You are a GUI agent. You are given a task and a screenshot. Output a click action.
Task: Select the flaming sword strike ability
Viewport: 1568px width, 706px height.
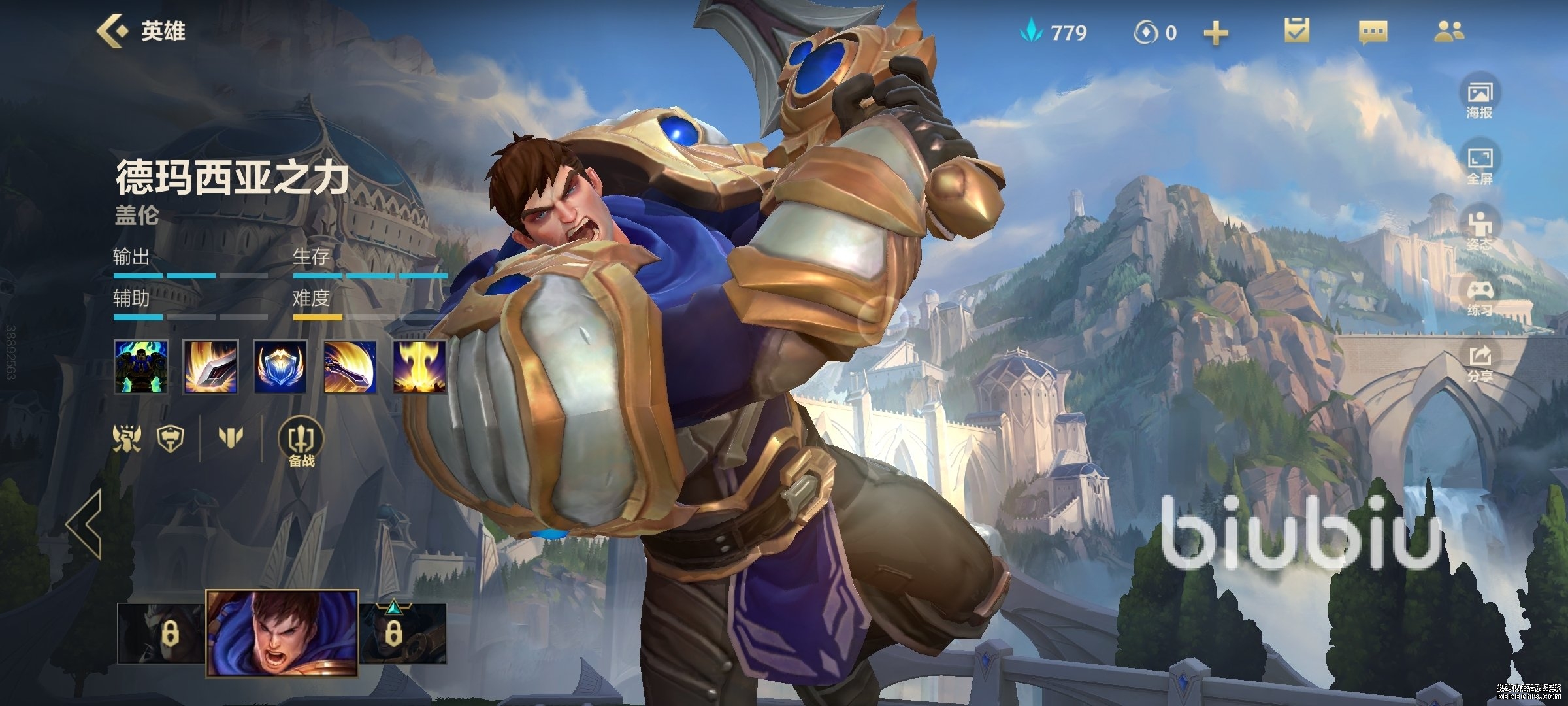(210, 366)
